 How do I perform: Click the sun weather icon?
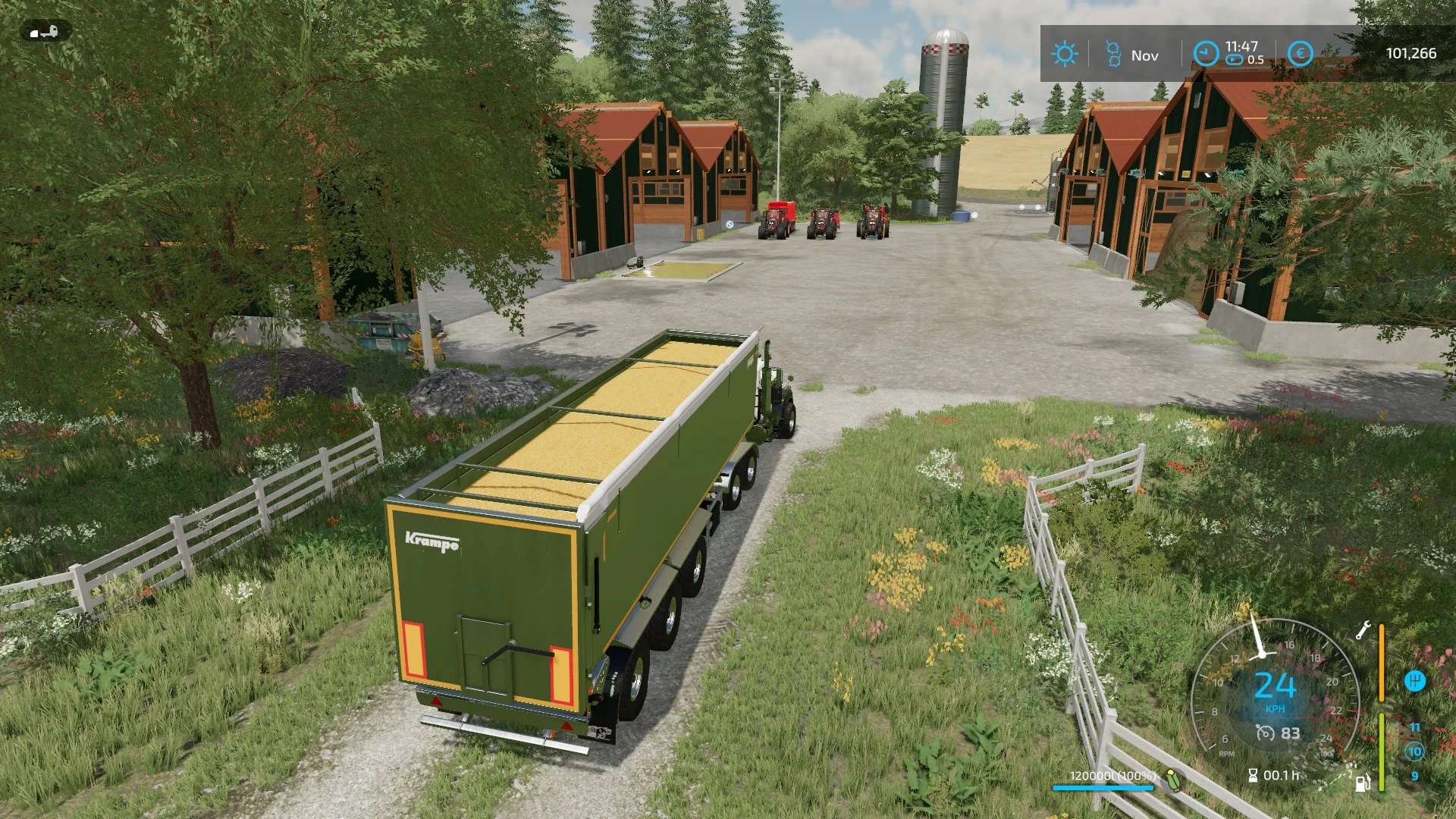click(1064, 54)
